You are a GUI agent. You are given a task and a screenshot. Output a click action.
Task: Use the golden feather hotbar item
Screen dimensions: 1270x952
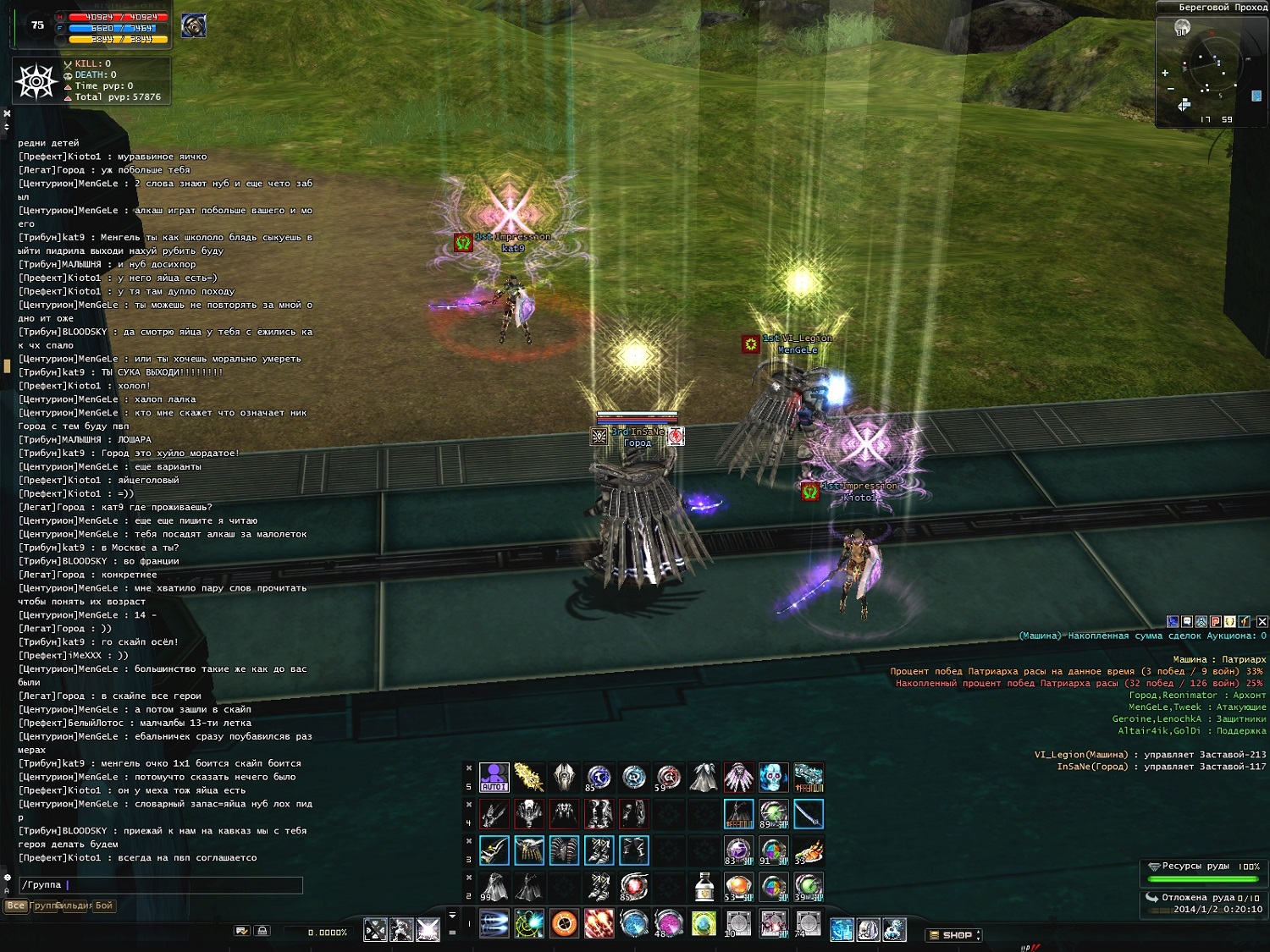[529, 777]
